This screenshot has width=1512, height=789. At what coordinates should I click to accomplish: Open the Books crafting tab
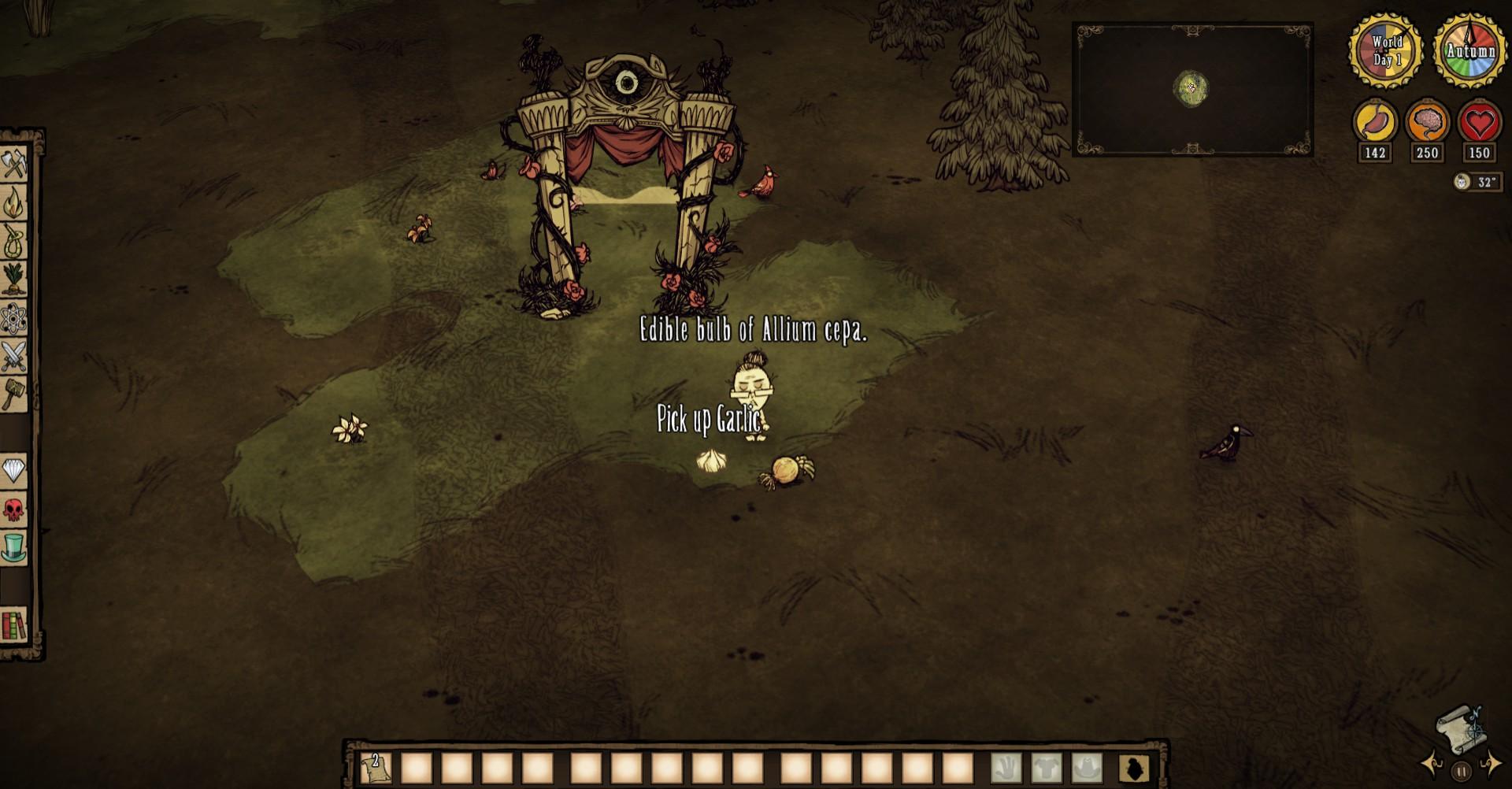tap(14, 625)
